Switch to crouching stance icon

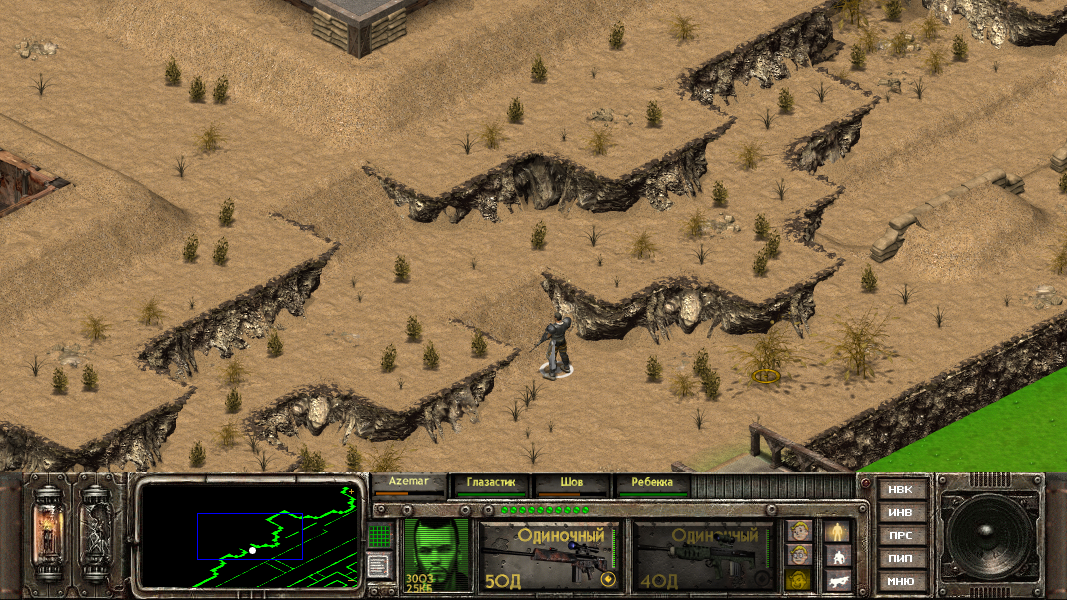pyautogui.click(x=838, y=555)
